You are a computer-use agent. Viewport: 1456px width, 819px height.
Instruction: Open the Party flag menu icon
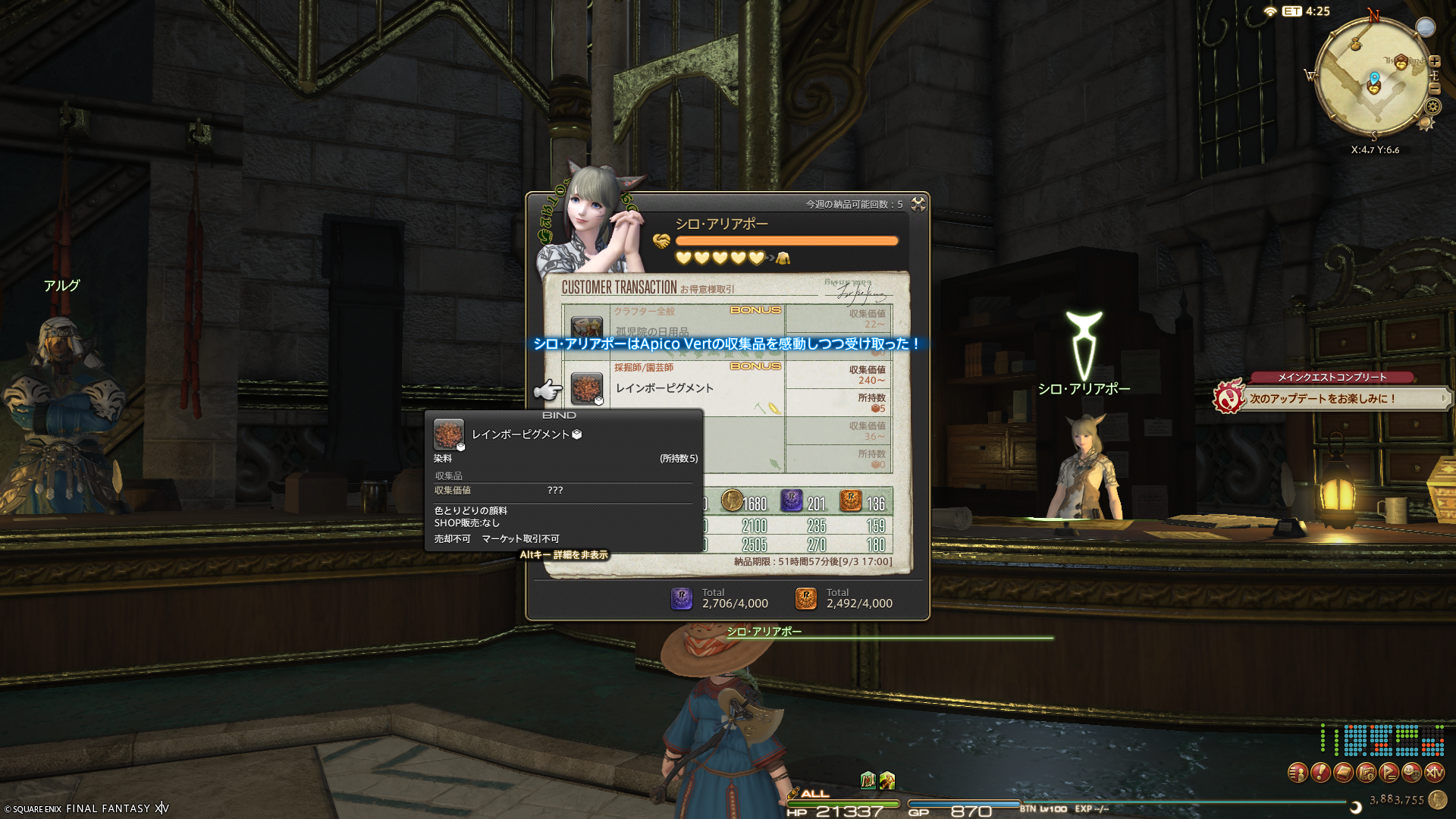1389,773
